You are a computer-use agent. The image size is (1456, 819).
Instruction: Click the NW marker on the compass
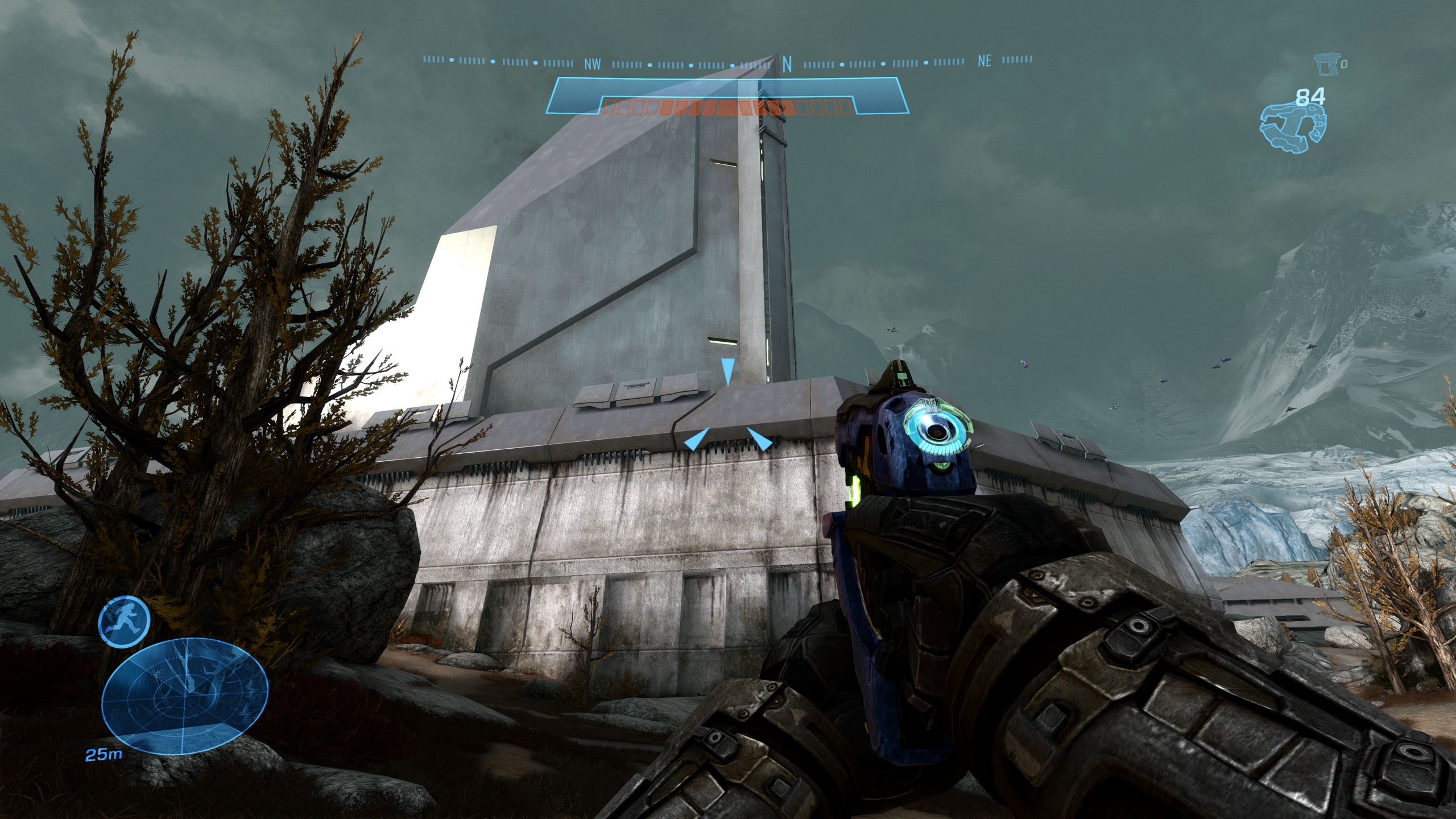pos(592,64)
